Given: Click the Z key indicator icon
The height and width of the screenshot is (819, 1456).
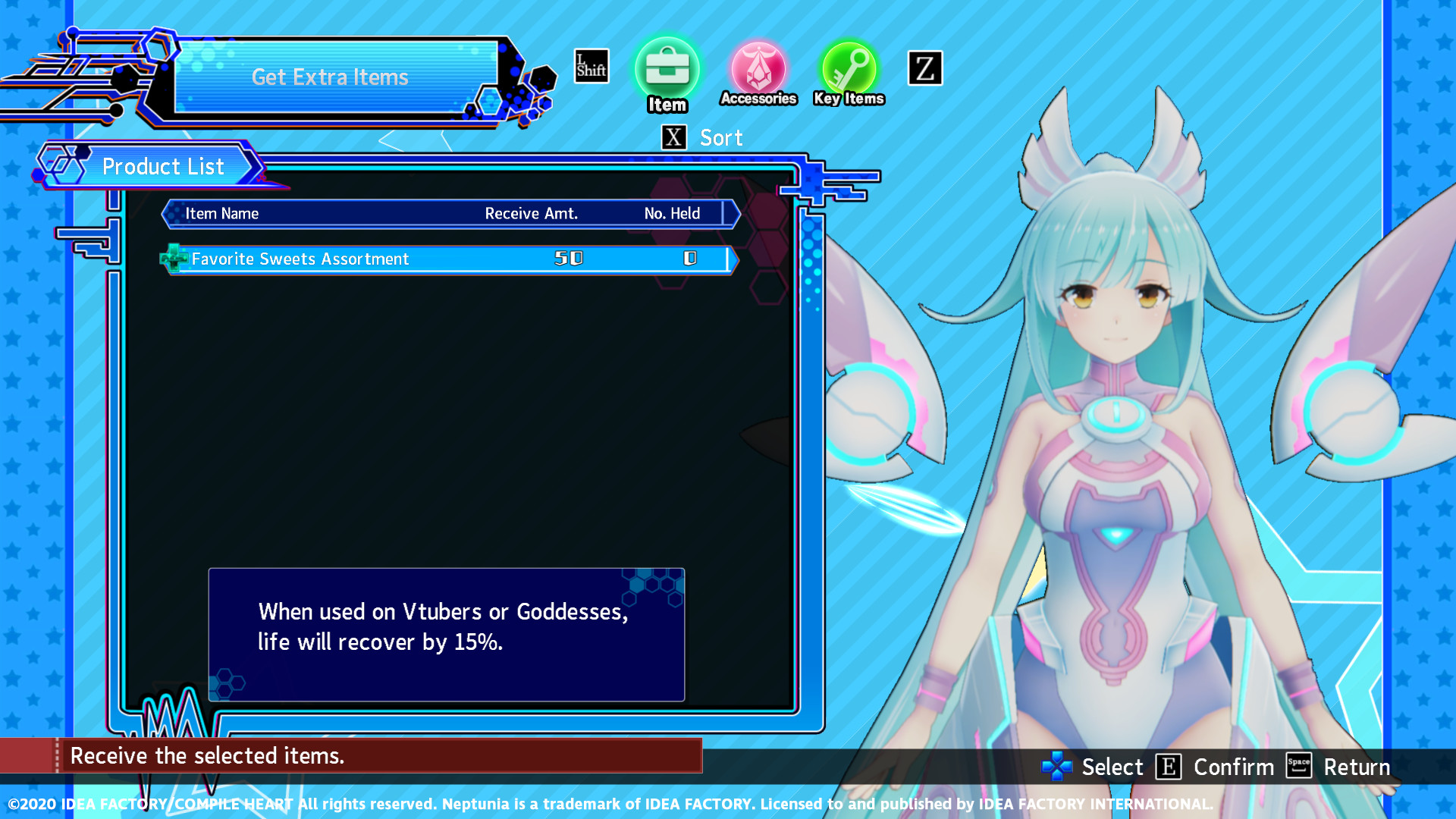Looking at the screenshot, I should point(924,67).
